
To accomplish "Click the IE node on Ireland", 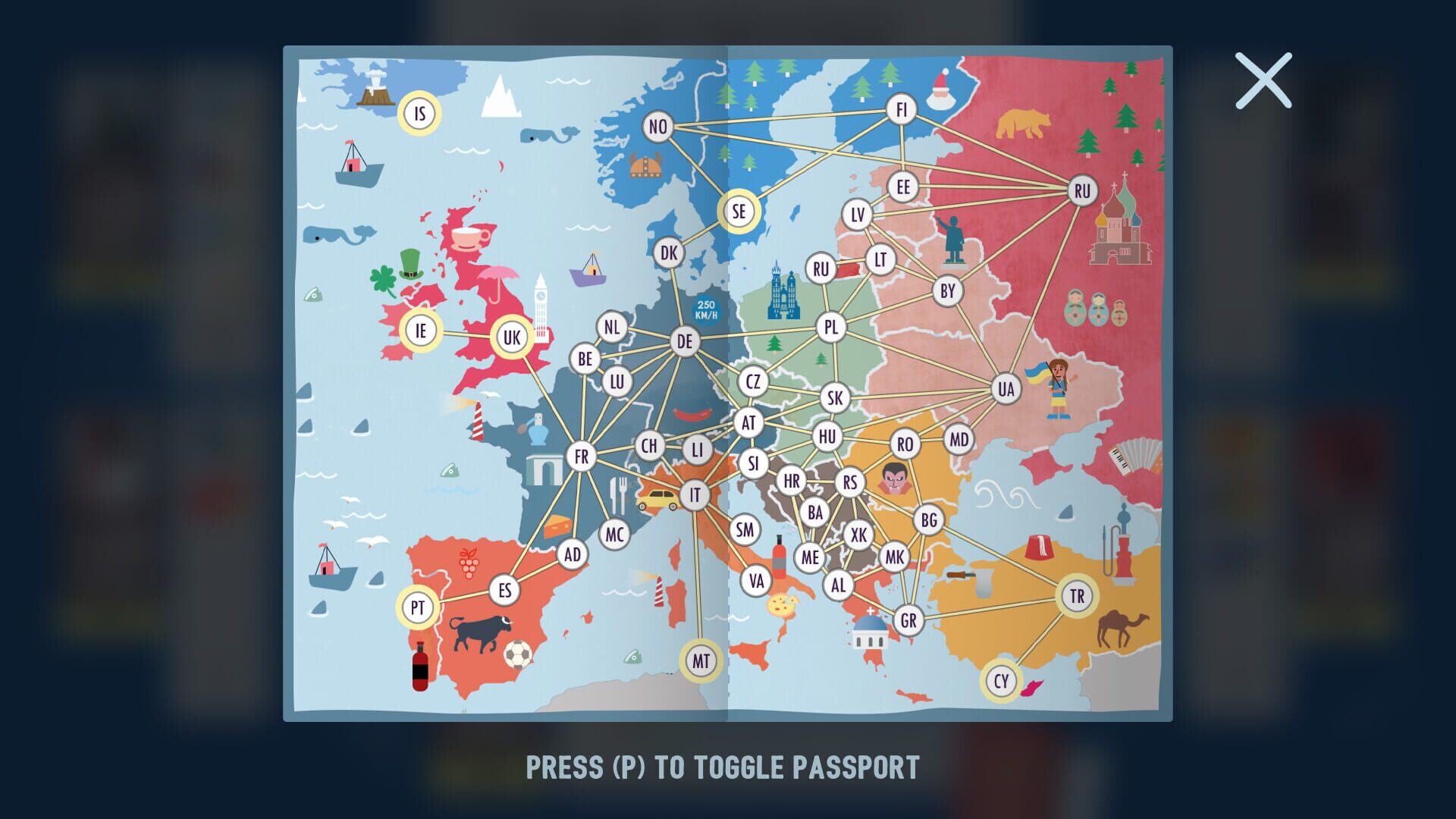I will click(x=421, y=331).
